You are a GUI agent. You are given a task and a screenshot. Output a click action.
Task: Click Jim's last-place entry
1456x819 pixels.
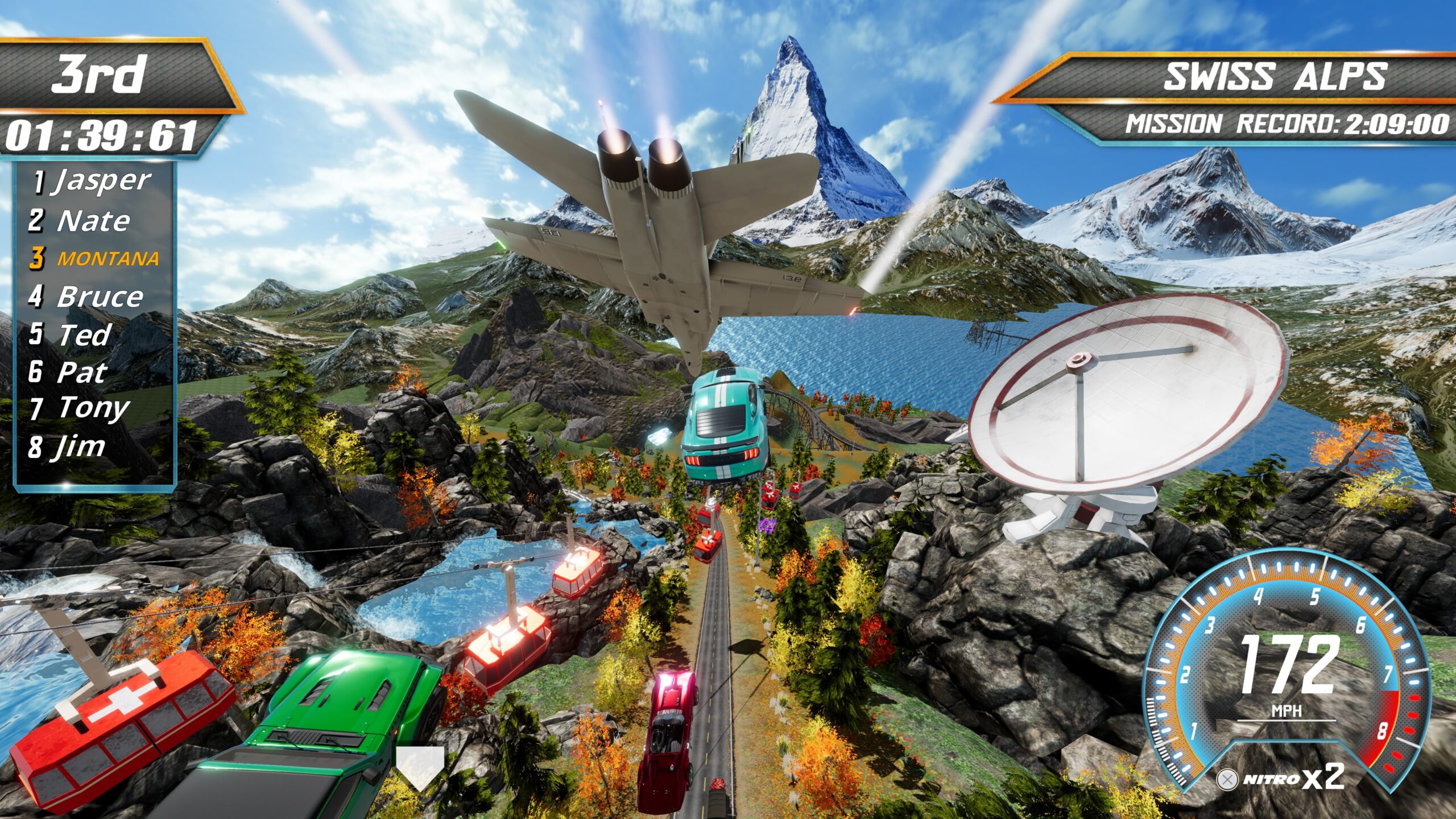(x=67, y=447)
